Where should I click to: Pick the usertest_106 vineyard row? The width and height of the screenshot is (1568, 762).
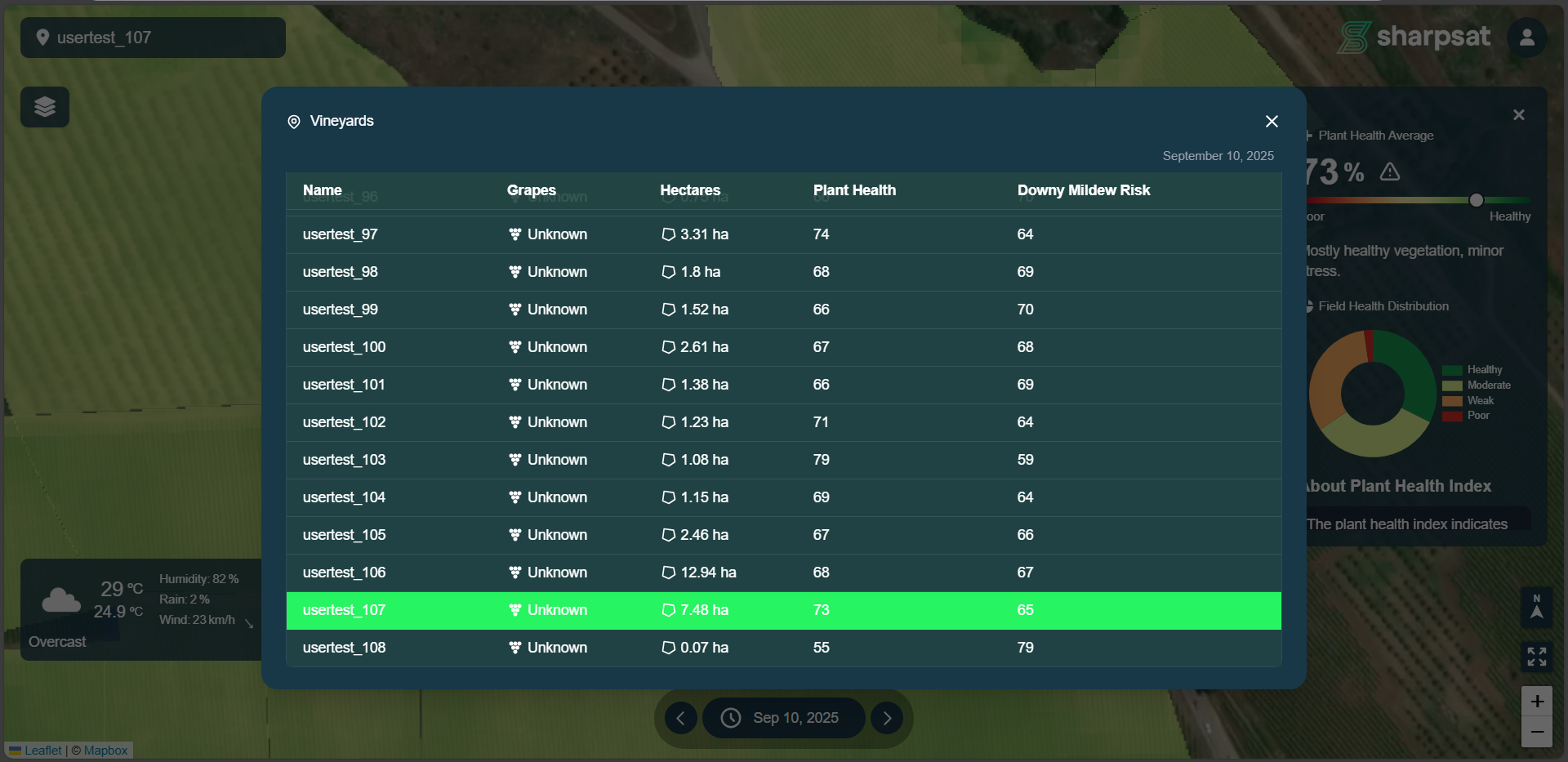pyautogui.click(x=344, y=573)
